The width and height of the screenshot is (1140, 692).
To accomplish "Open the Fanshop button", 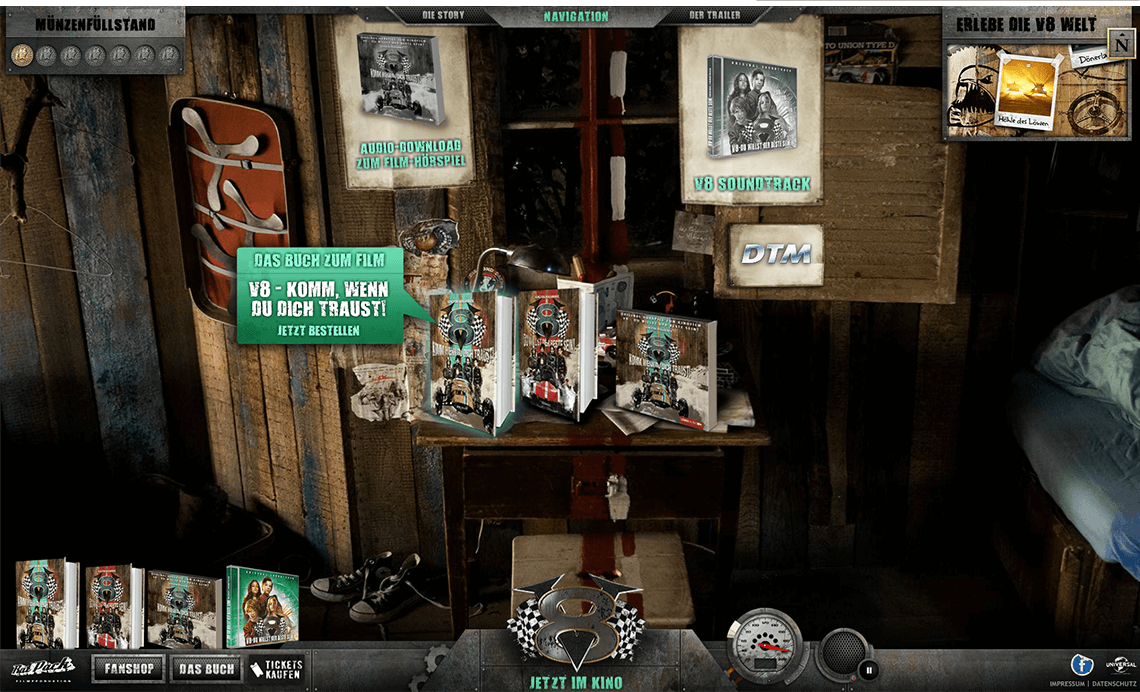I will (128, 669).
